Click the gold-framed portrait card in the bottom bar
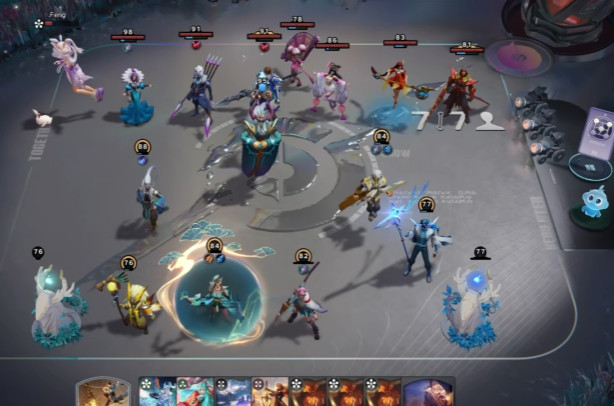The image size is (614, 406). tap(102, 392)
